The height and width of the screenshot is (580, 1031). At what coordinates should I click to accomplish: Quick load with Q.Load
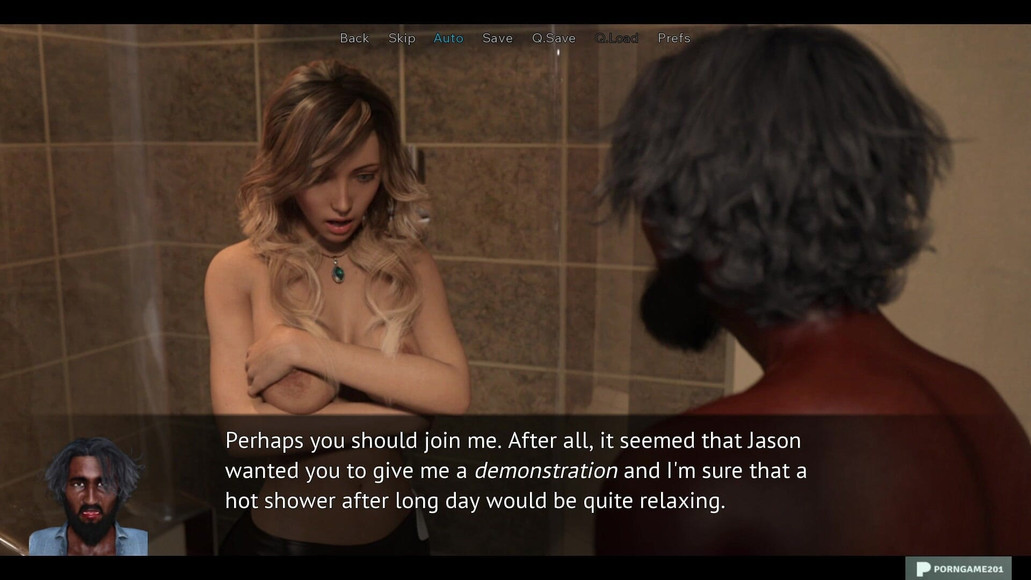pos(616,38)
